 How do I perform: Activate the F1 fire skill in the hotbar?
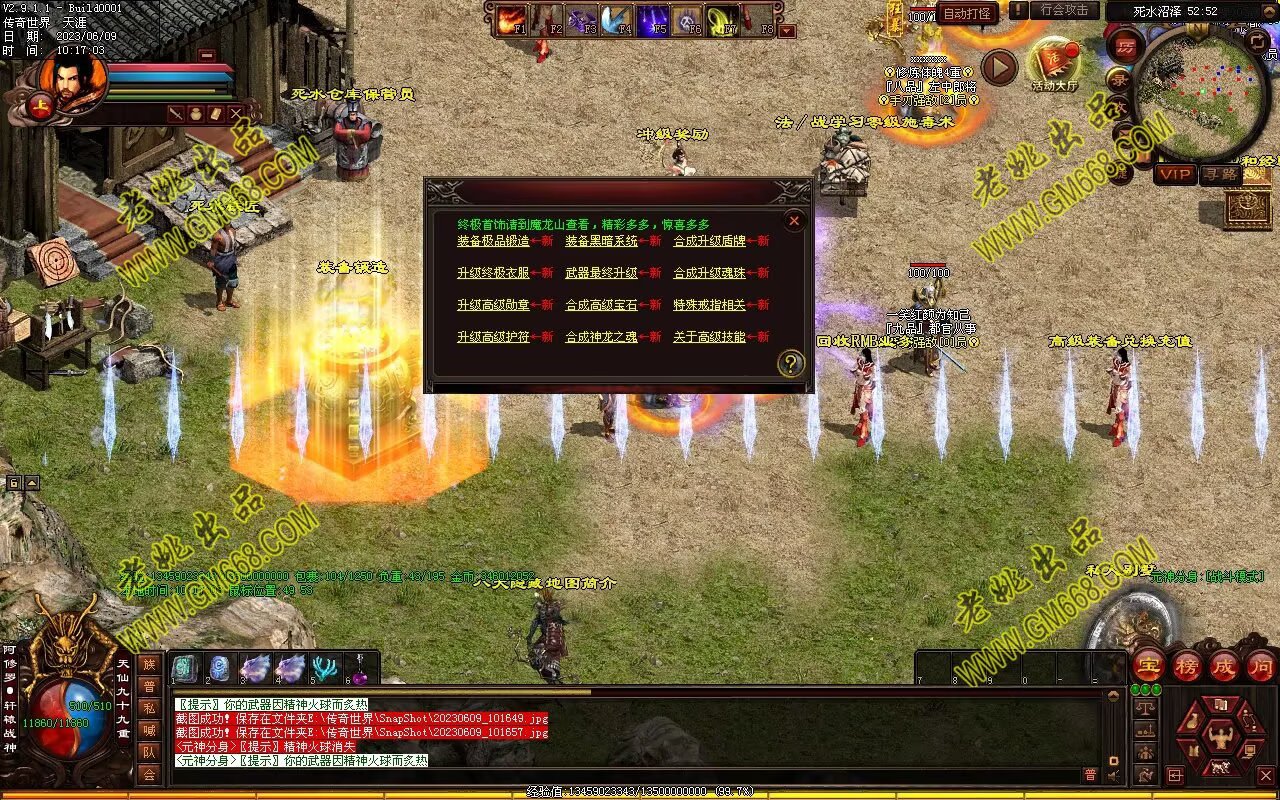[x=512, y=19]
